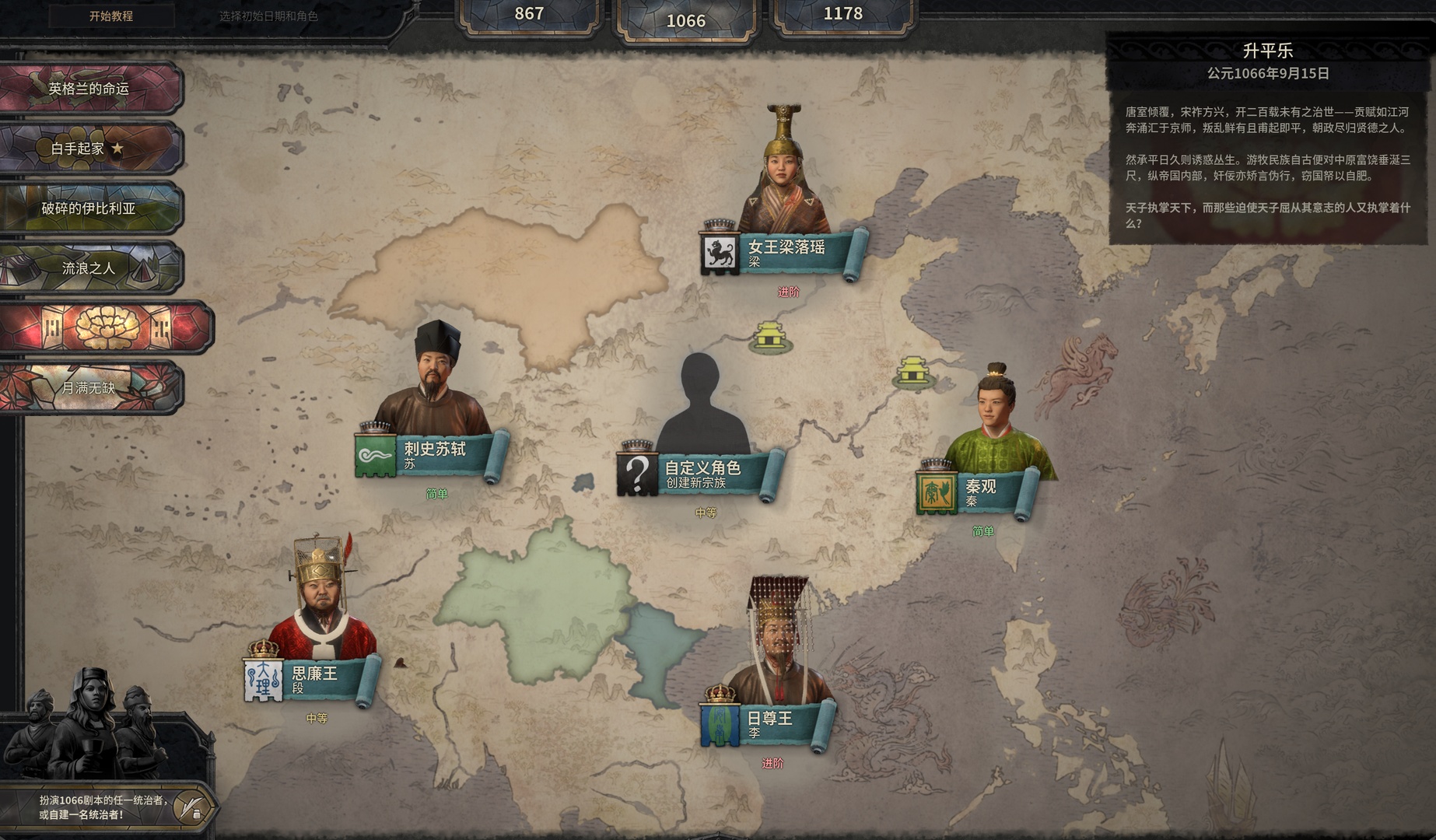Pick the 流浪之人 bookmark
1436x840 pixels.
89,268
